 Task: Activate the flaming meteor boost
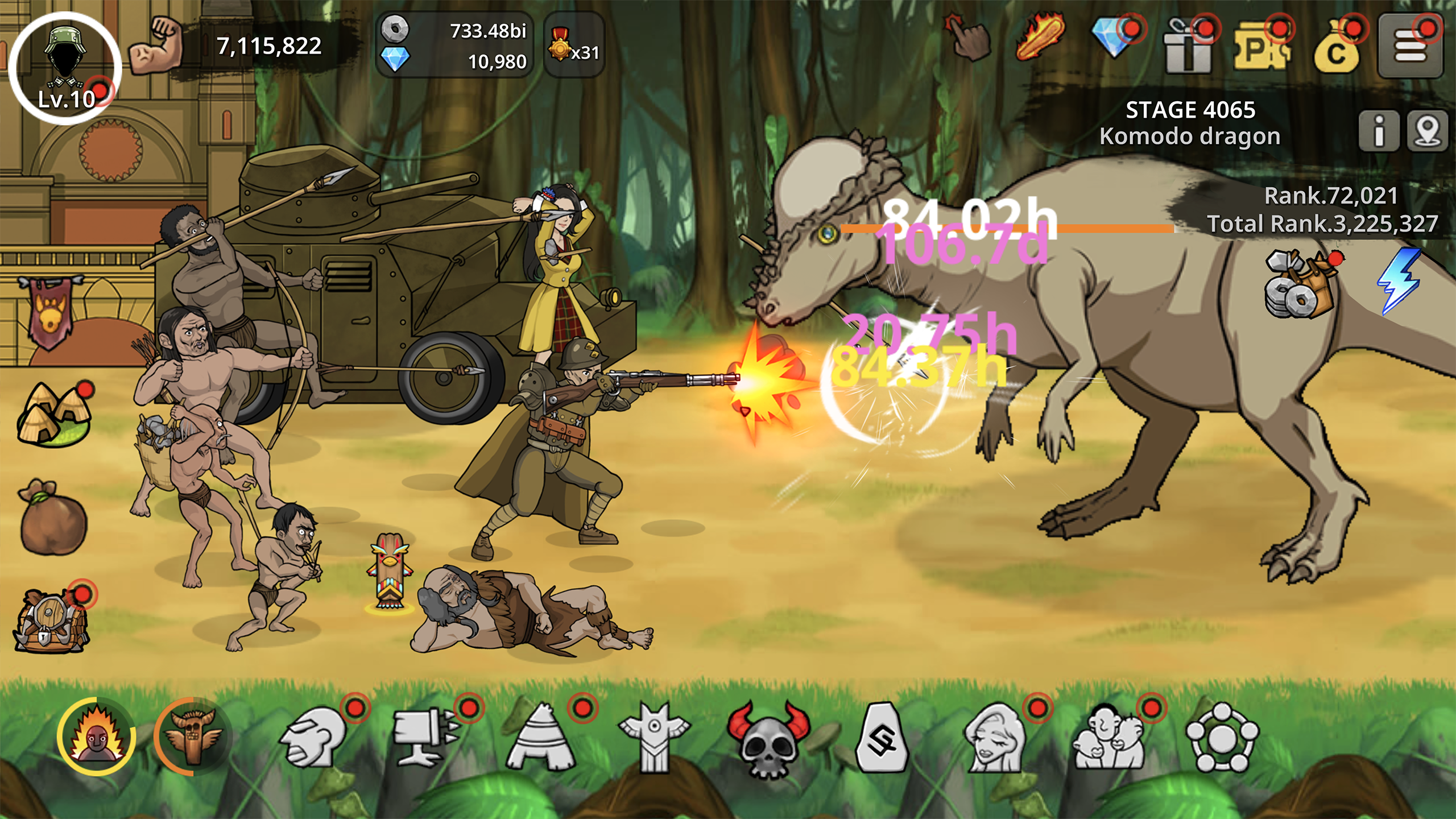[x=1041, y=37]
